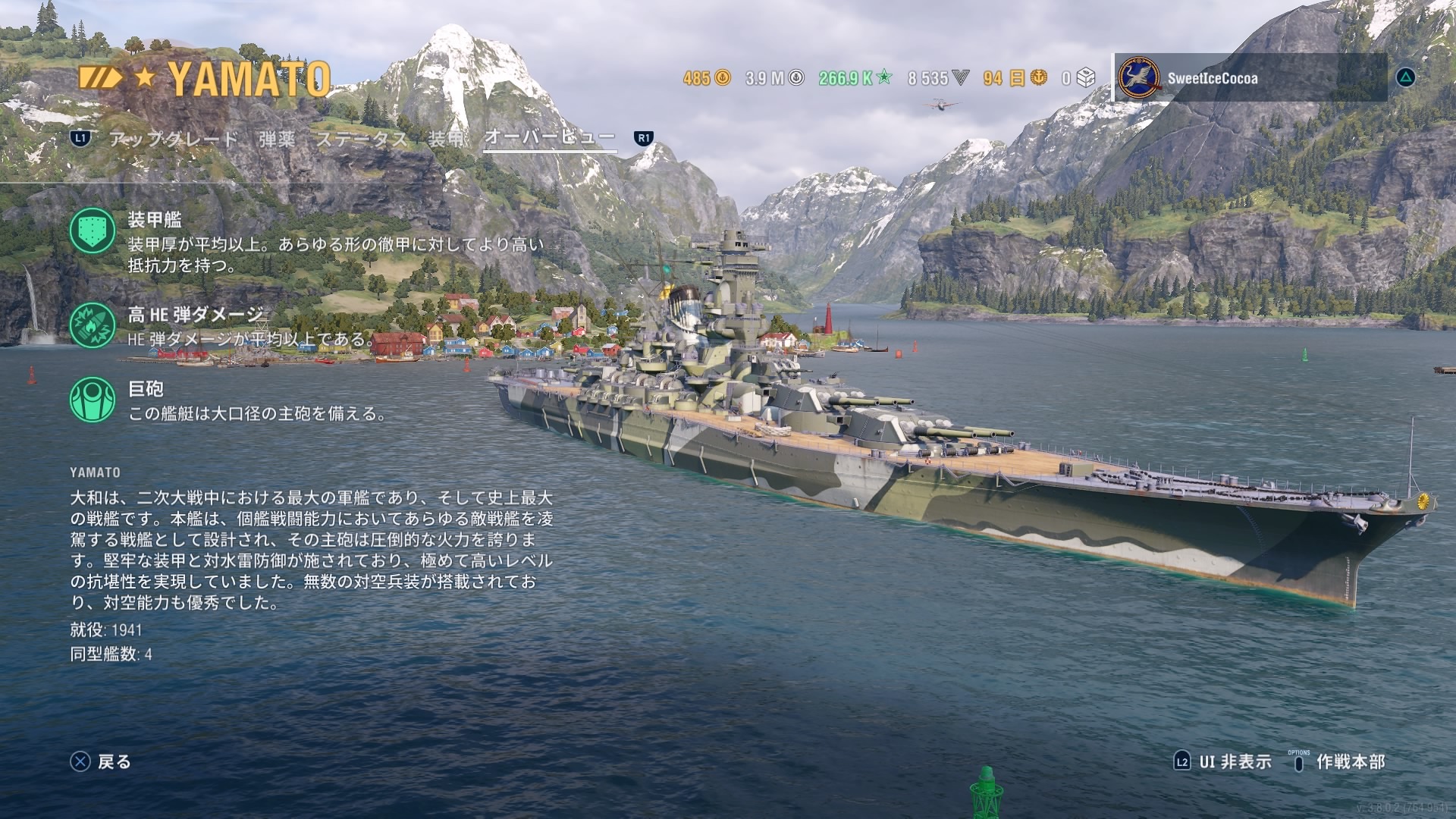Select the 装甲艦 armored ship trait icon
Screen dimensions: 1456x819
click(93, 231)
